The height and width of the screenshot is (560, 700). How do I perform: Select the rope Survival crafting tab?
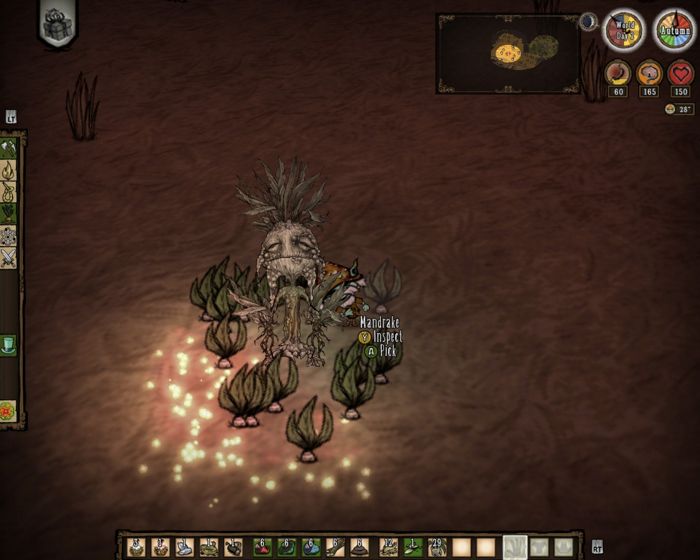pos(9,191)
